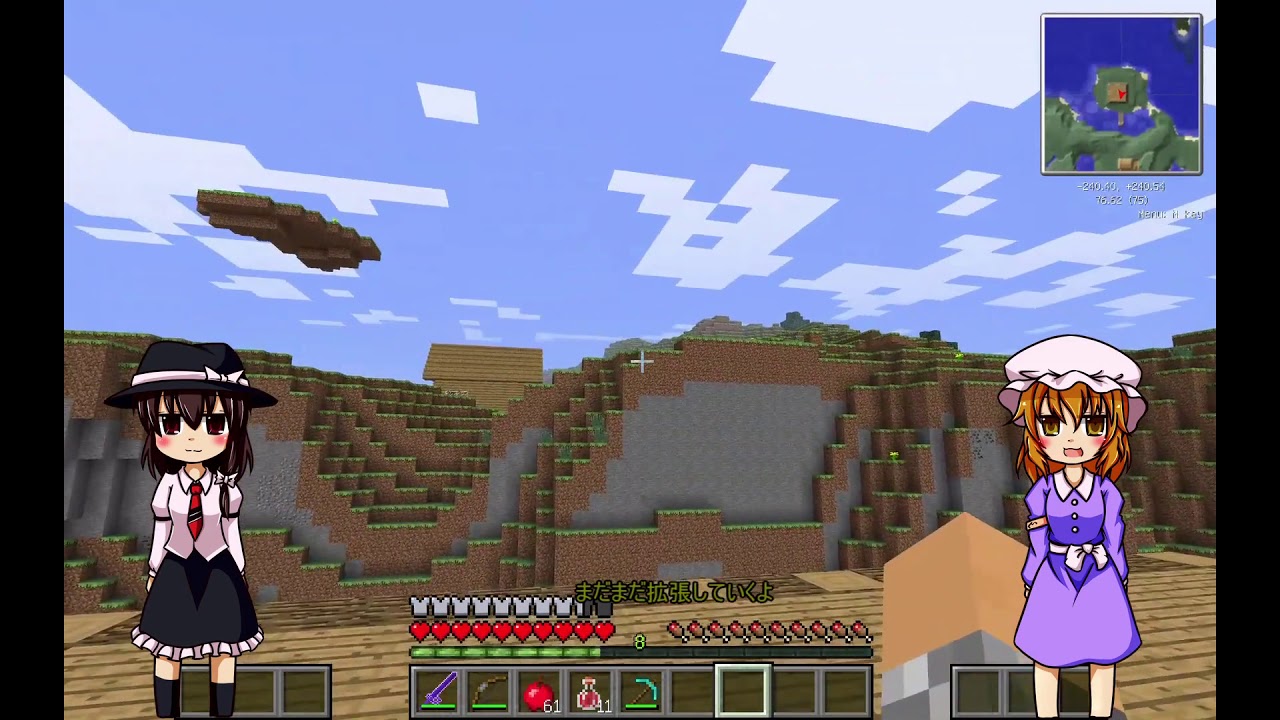The height and width of the screenshot is (720, 1280).
Task: Click the level 8 experience bar
Action: tap(640, 644)
